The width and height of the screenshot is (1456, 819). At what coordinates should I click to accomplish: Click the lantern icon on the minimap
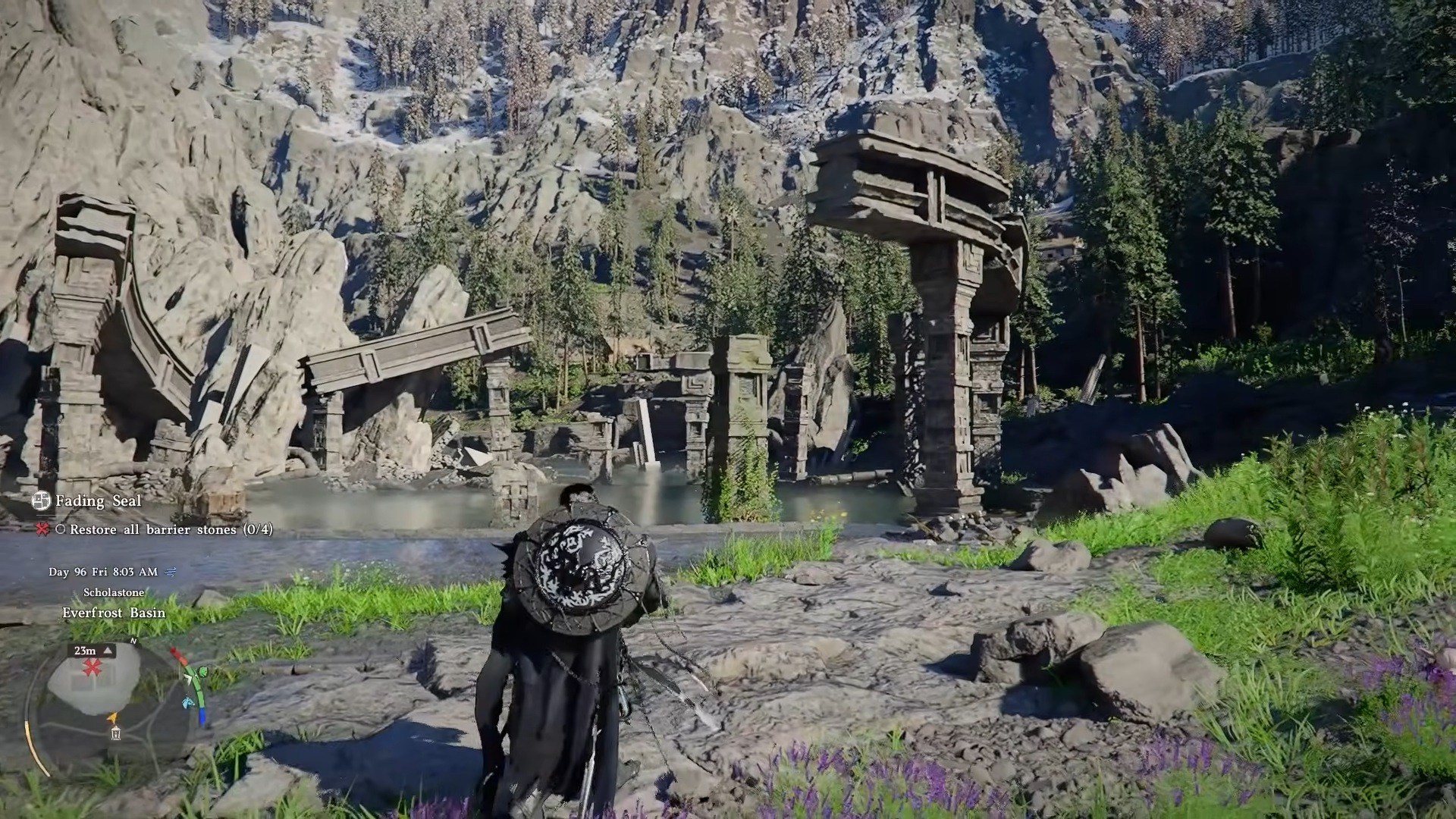[115, 733]
